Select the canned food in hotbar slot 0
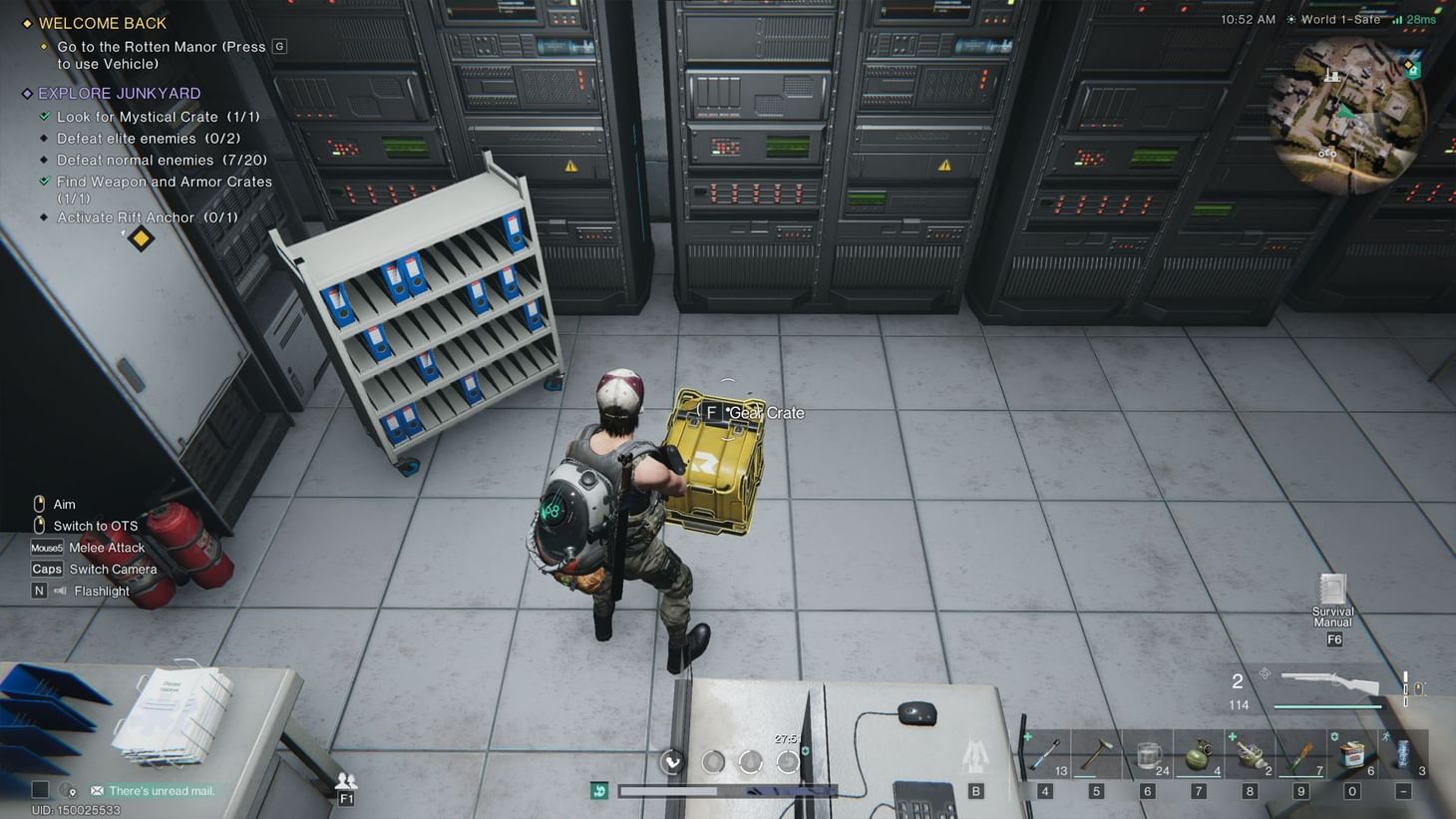This screenshot has width=1456, height=819. click(x=1351, y=753)
